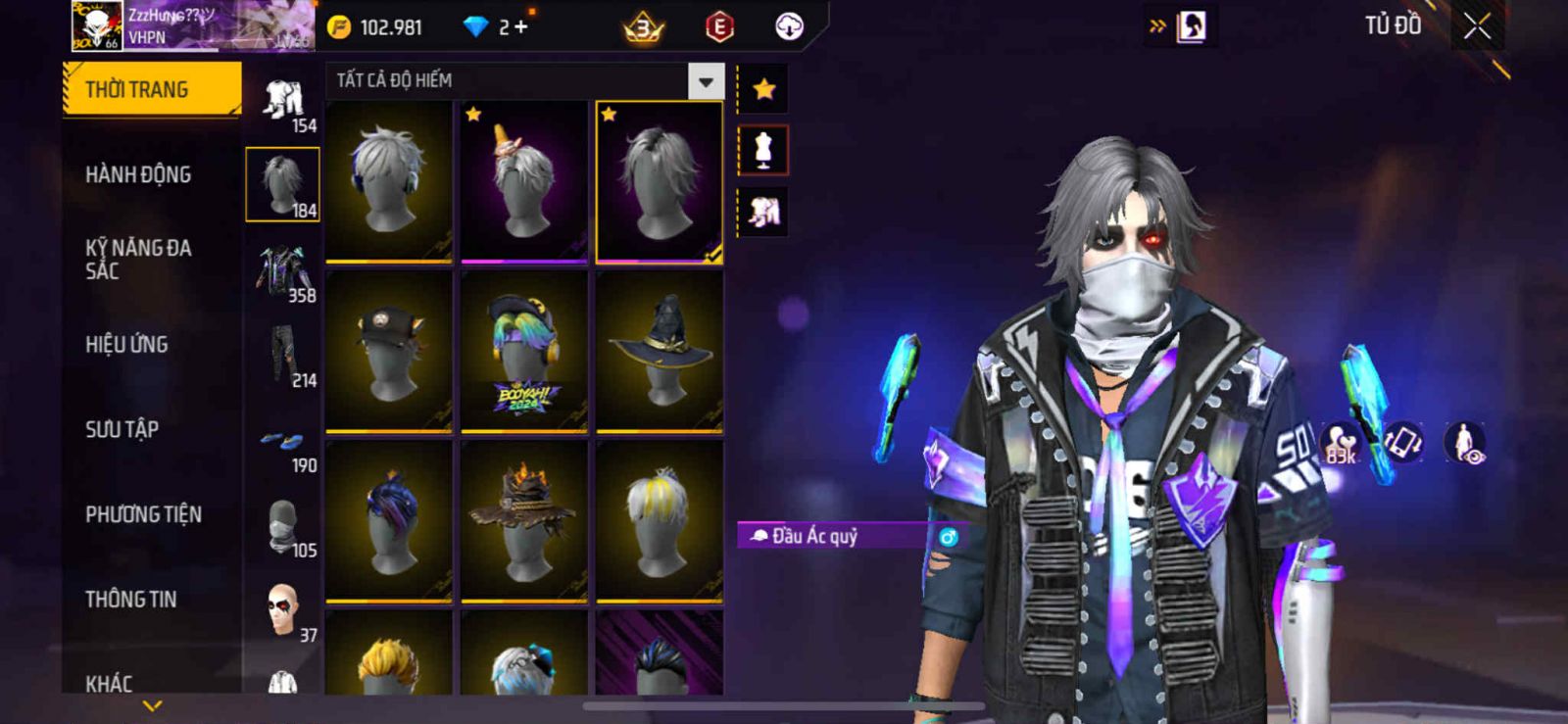Open the Tất Cả Độ Hiếm rarity dropdown

pos(706,81)
